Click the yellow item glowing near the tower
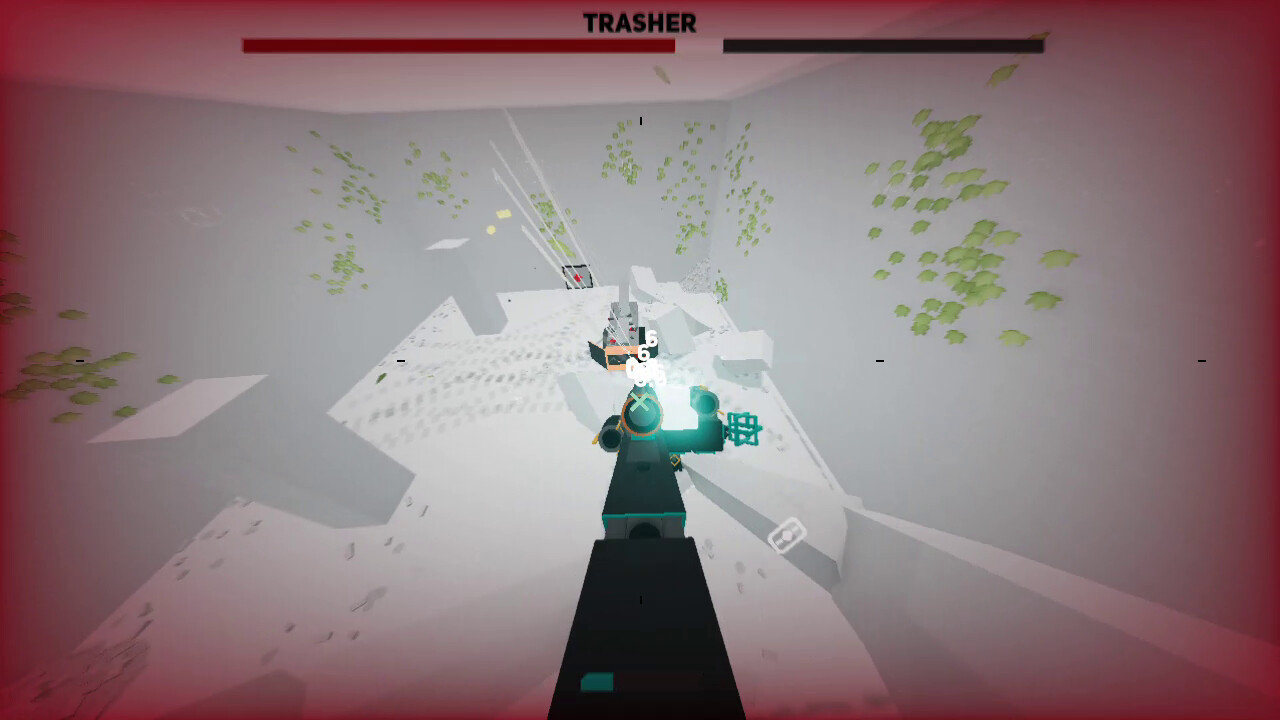The height and width of the screenshot is (720, 1280). pyautogui.click(x=503, y=214)
